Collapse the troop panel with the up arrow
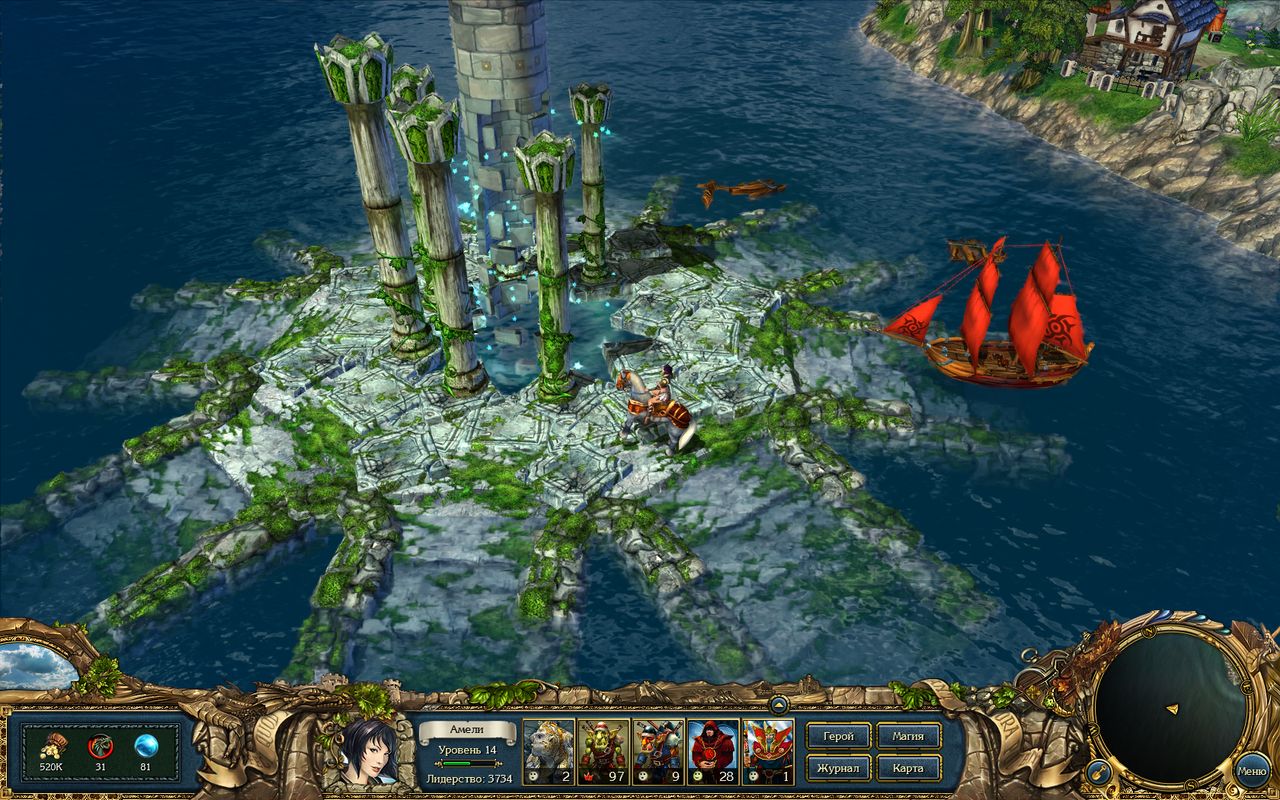The image size is (1280, 800). tap(779, 707)
